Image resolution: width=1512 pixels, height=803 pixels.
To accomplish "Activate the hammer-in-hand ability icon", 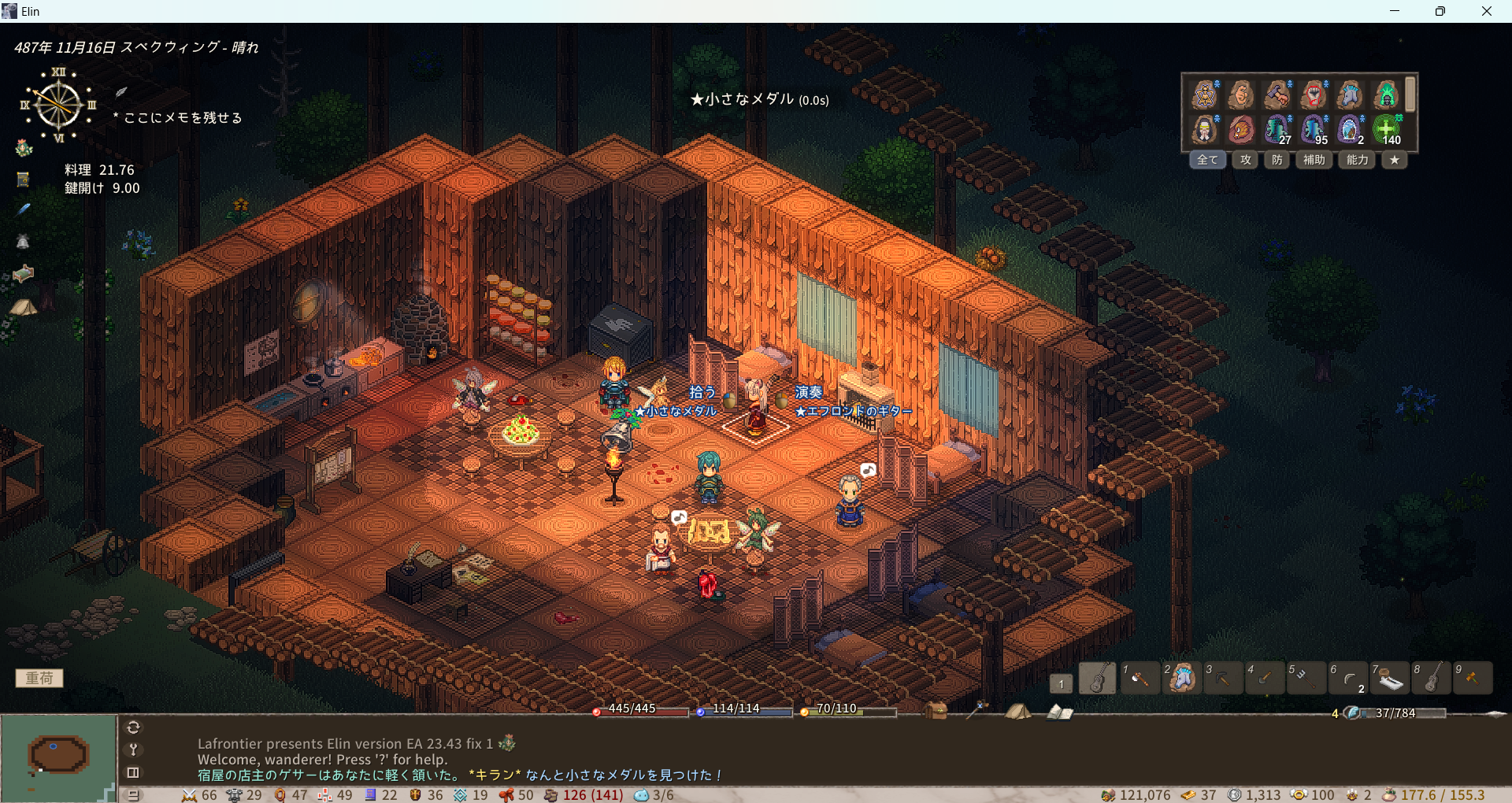I will pos(1277,94).
